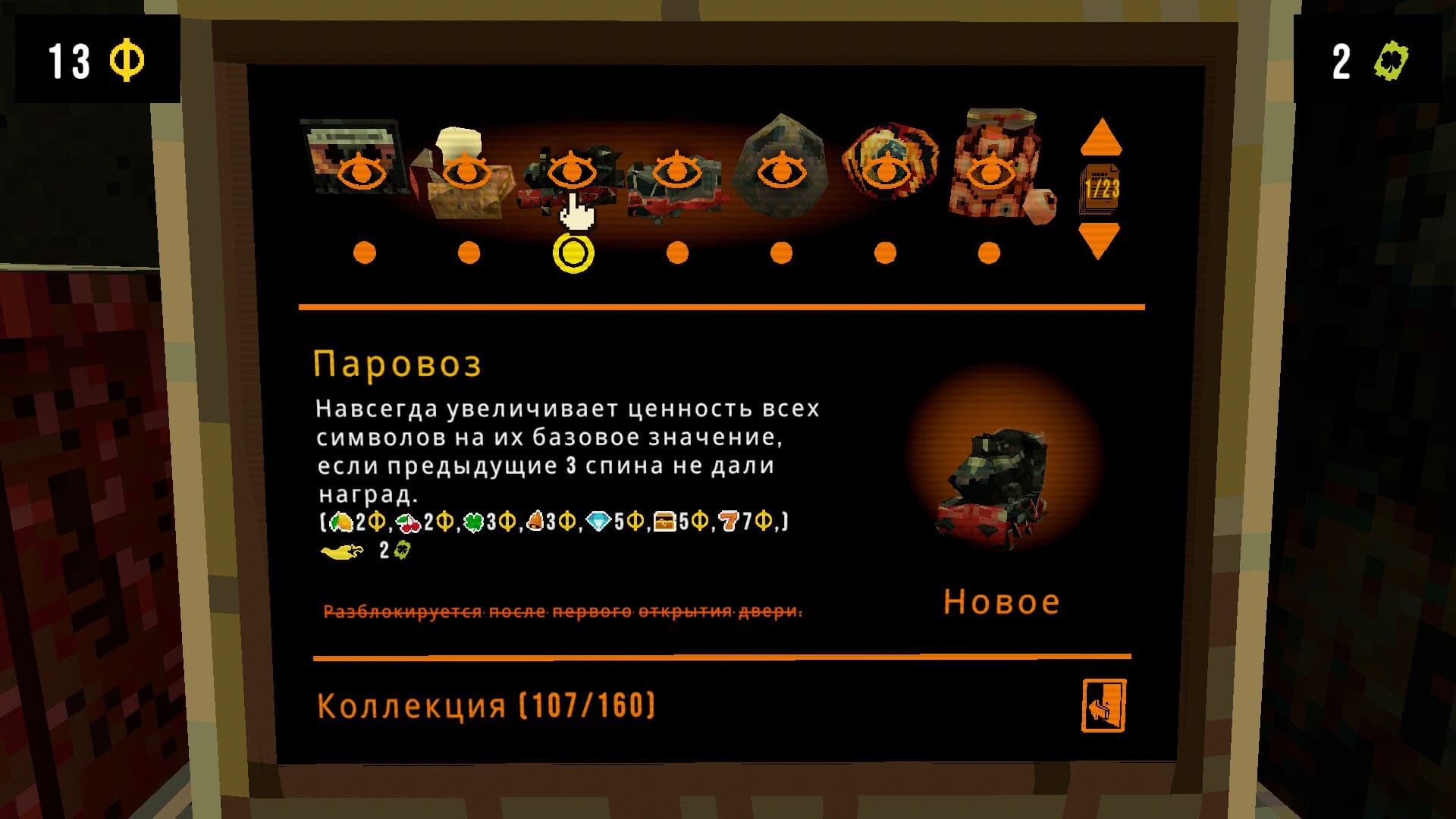This screenshot has height=819, width=1456.
Task: Click the lucky seven symbol in the reward list
Action: coord(730,522)
